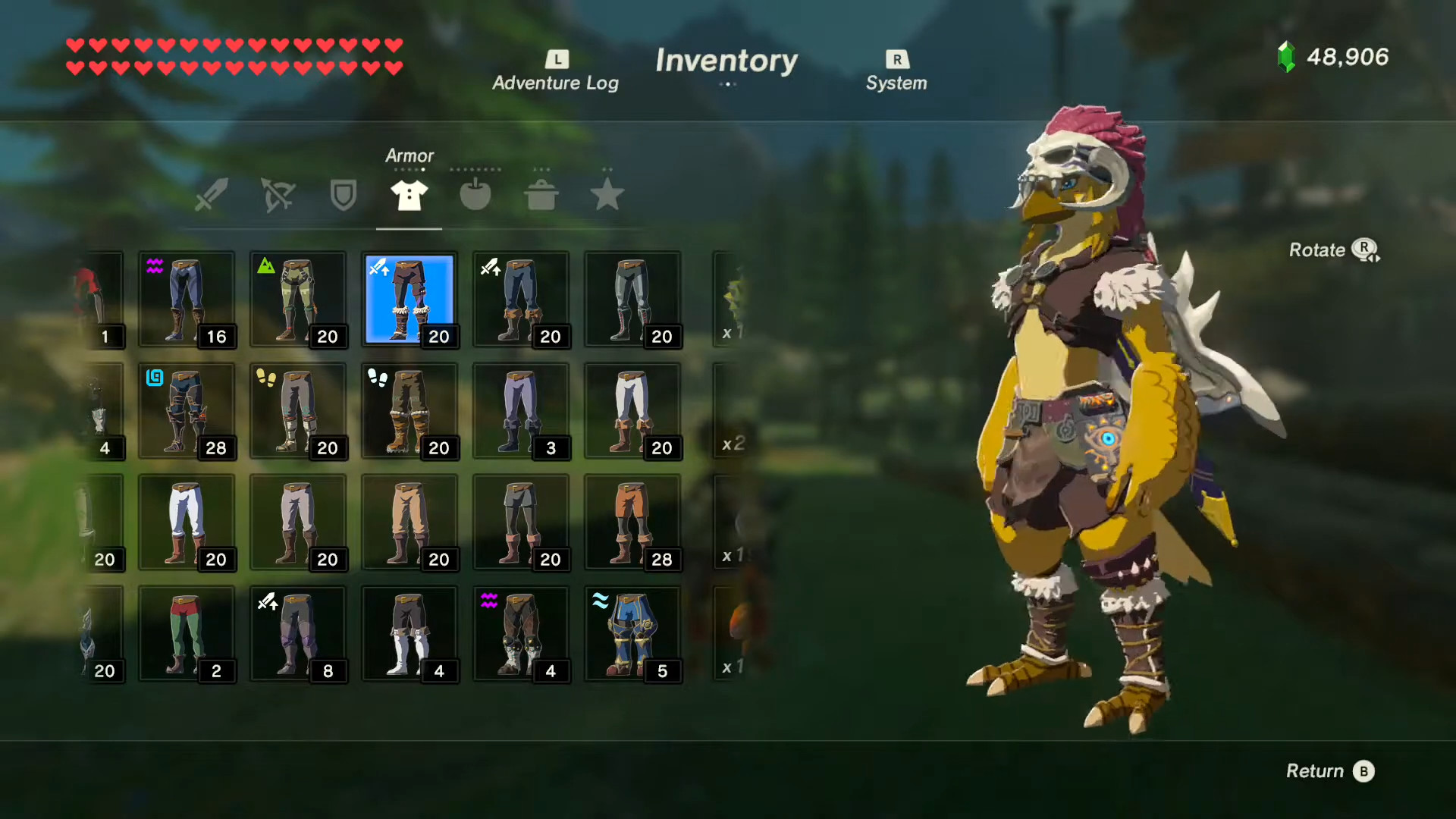Choose the boots with yellow sand footprints icon
Image resolution: width=1456 pixels, height=819 pixels.
point(298,411)
